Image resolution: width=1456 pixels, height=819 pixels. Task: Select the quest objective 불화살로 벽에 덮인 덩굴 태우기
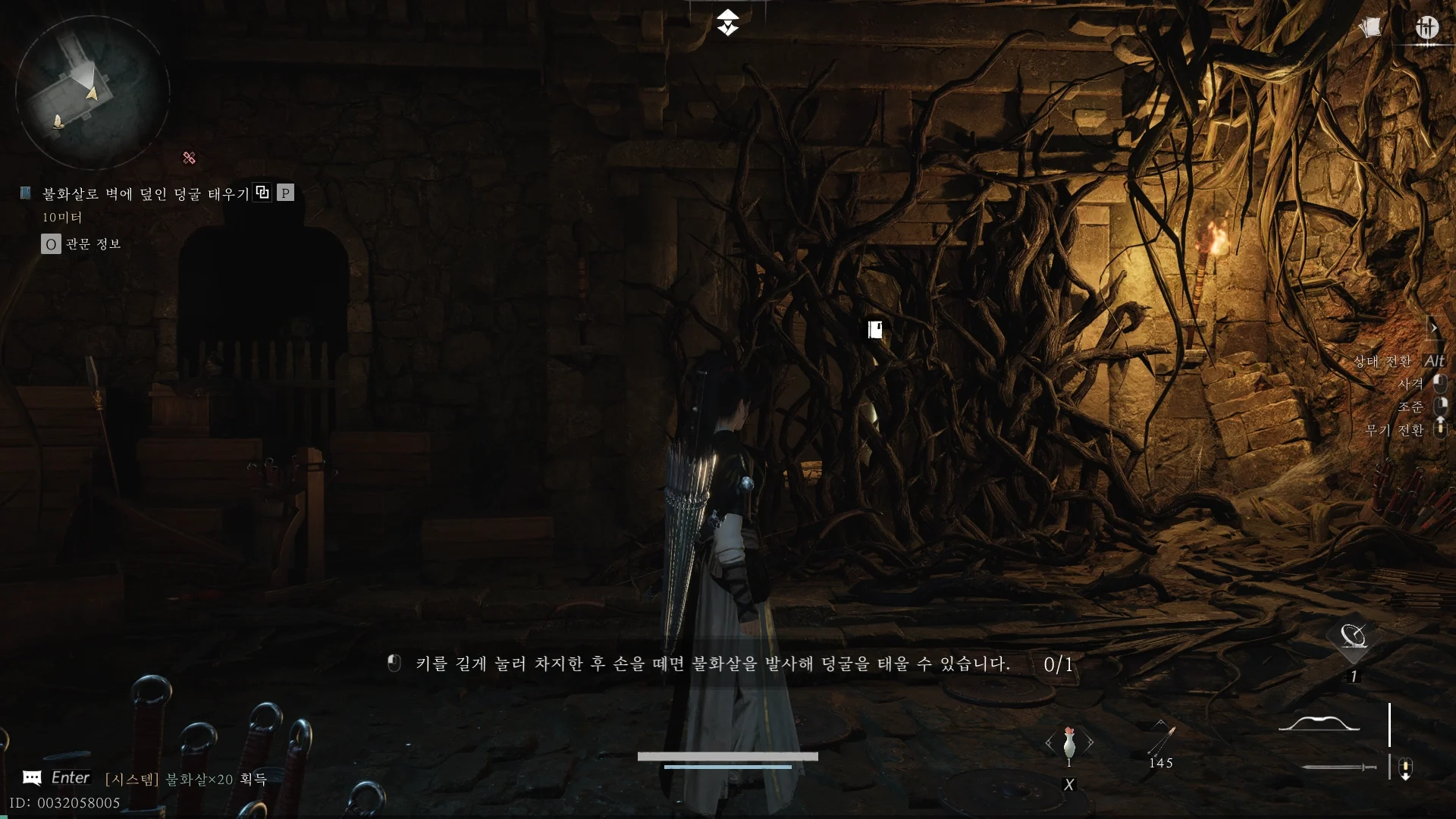pos(144,193)
